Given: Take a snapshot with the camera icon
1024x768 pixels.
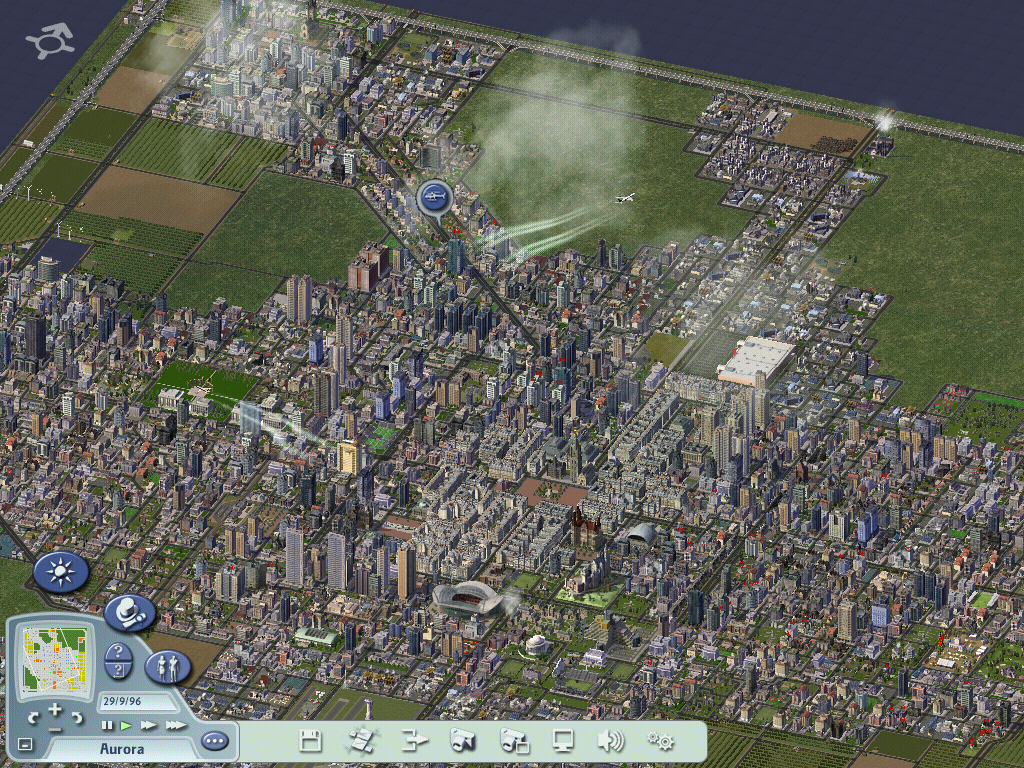Looking at the screenshot, I should [x=462, y=741].
